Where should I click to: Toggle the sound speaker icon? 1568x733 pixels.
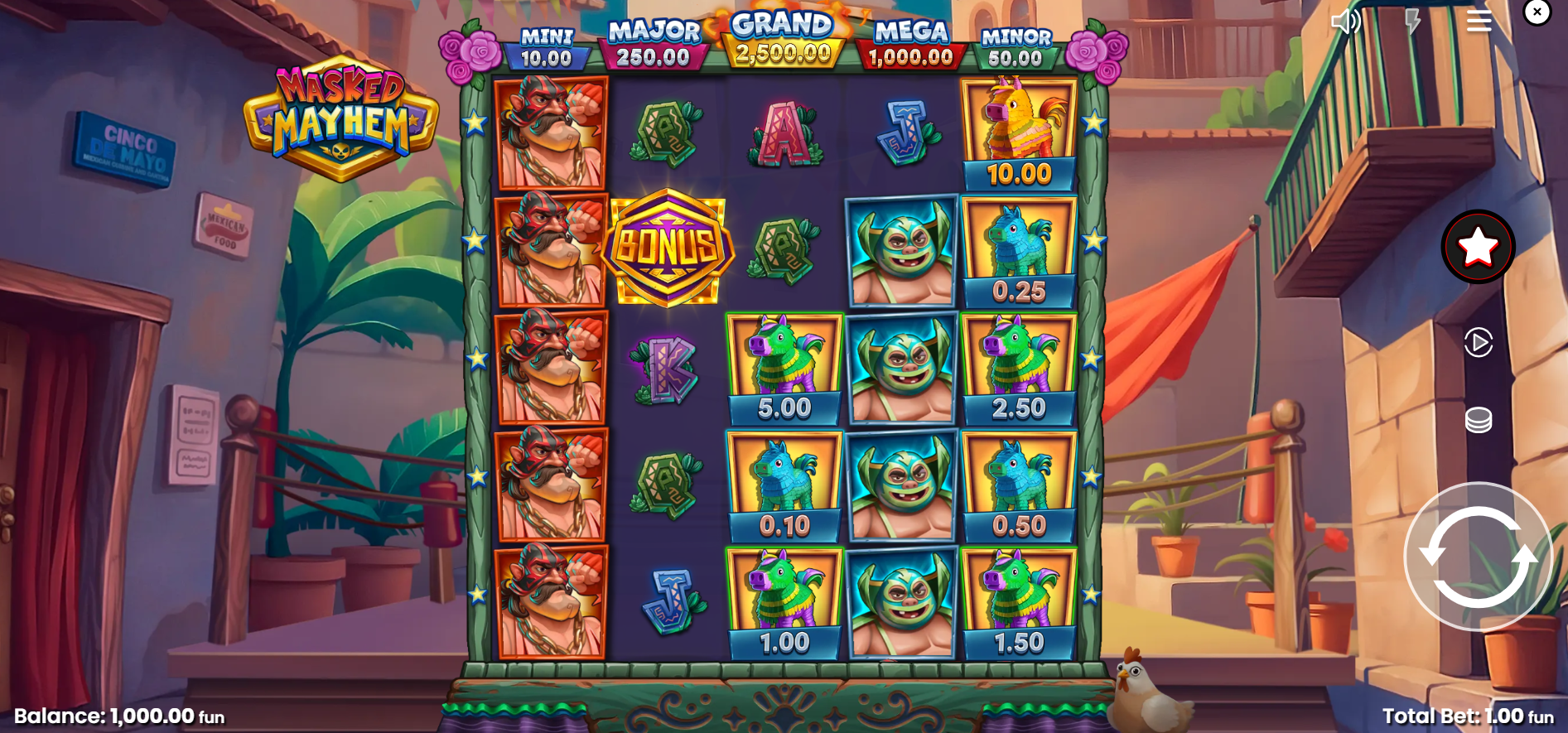point(1345,21)
